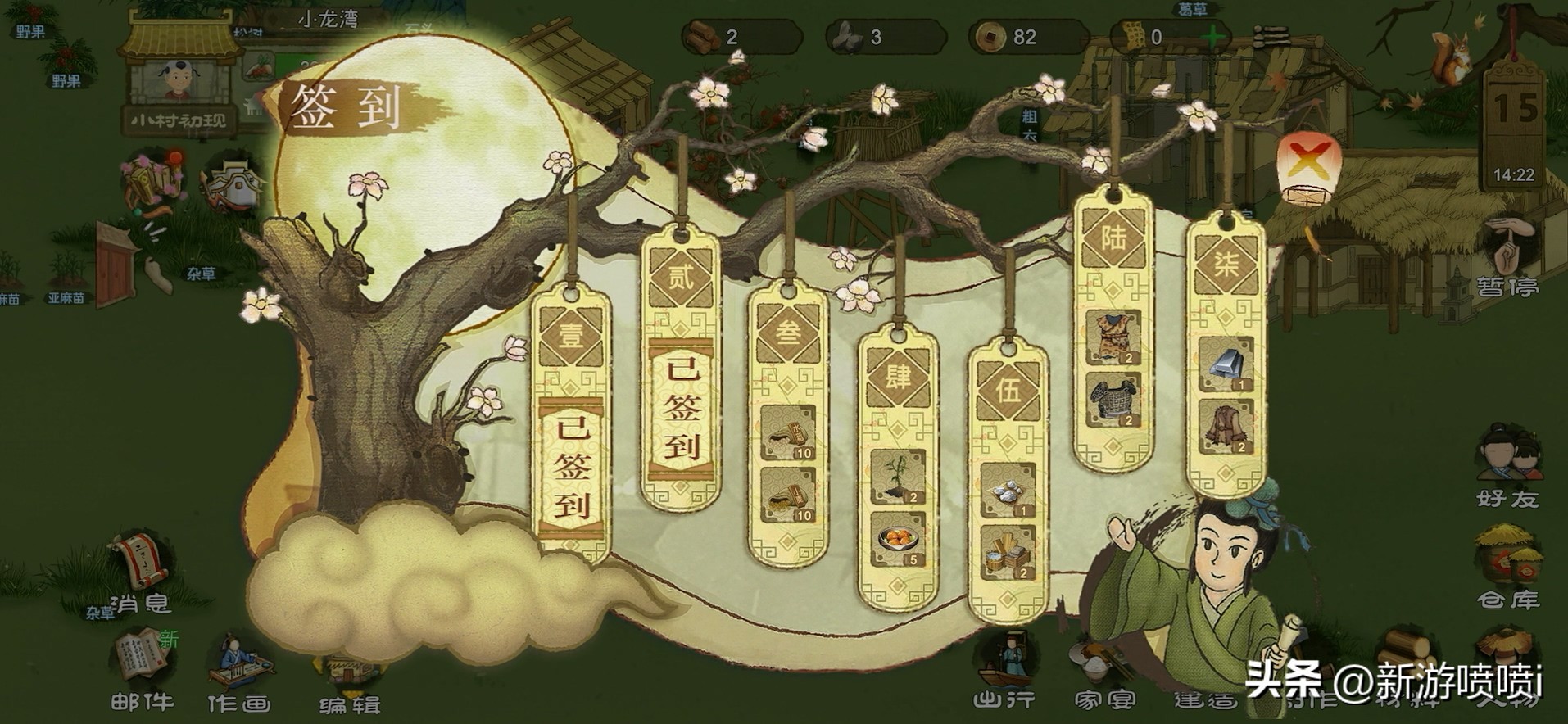
Task: Open the mail (邮件) book
Action: (142, 667)
